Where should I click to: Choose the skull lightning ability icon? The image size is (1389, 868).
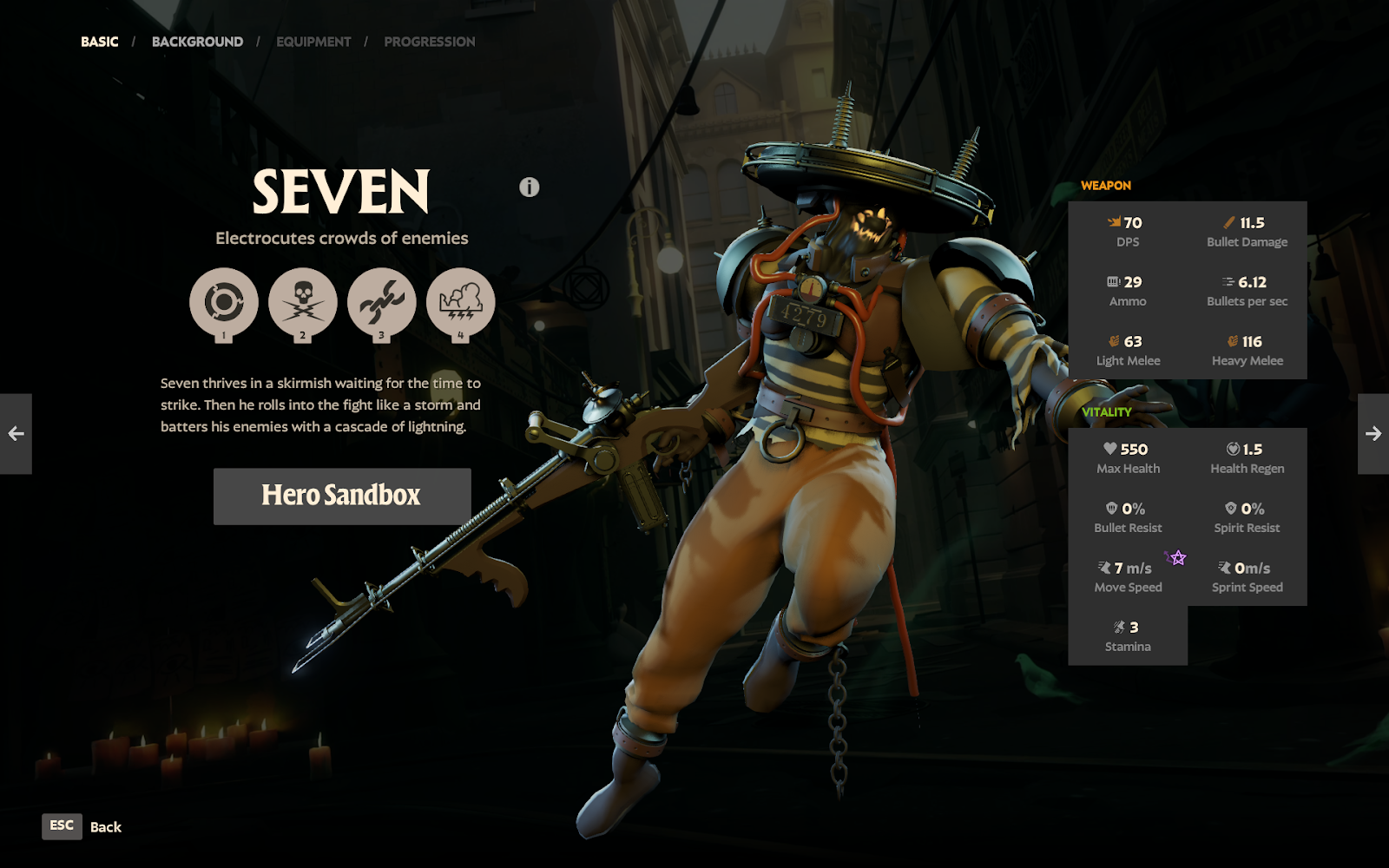[x=303, y=303]
